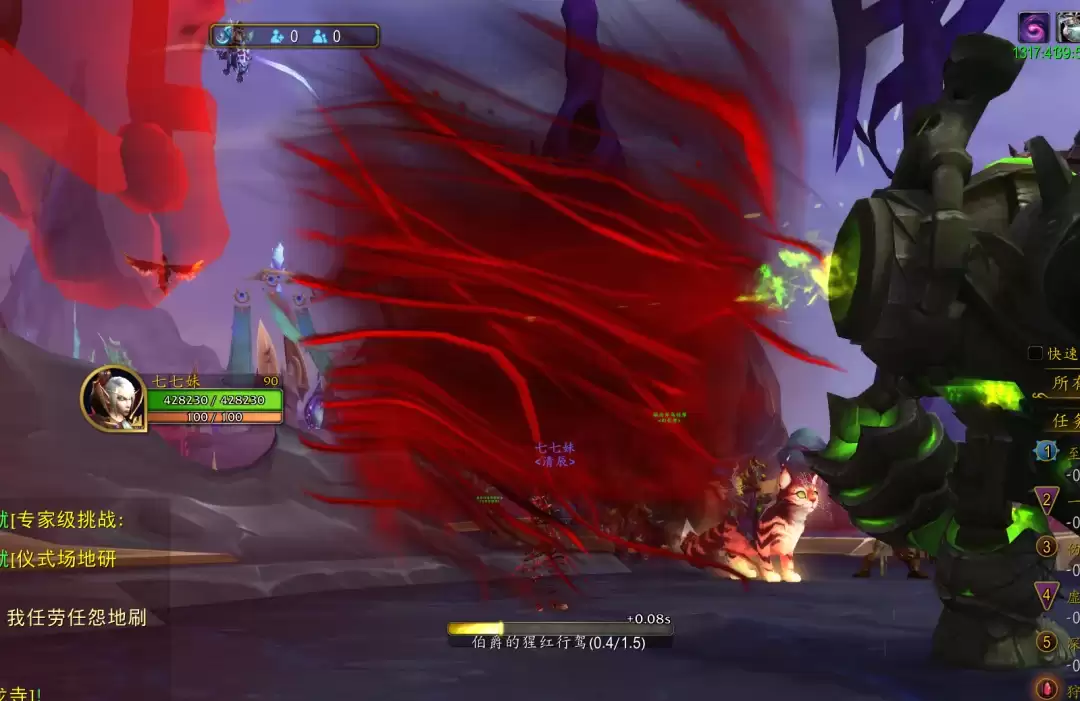Open the group finder bar showing player counts
This screenshot has width=1080, height=701.
(x=295, y=36)
